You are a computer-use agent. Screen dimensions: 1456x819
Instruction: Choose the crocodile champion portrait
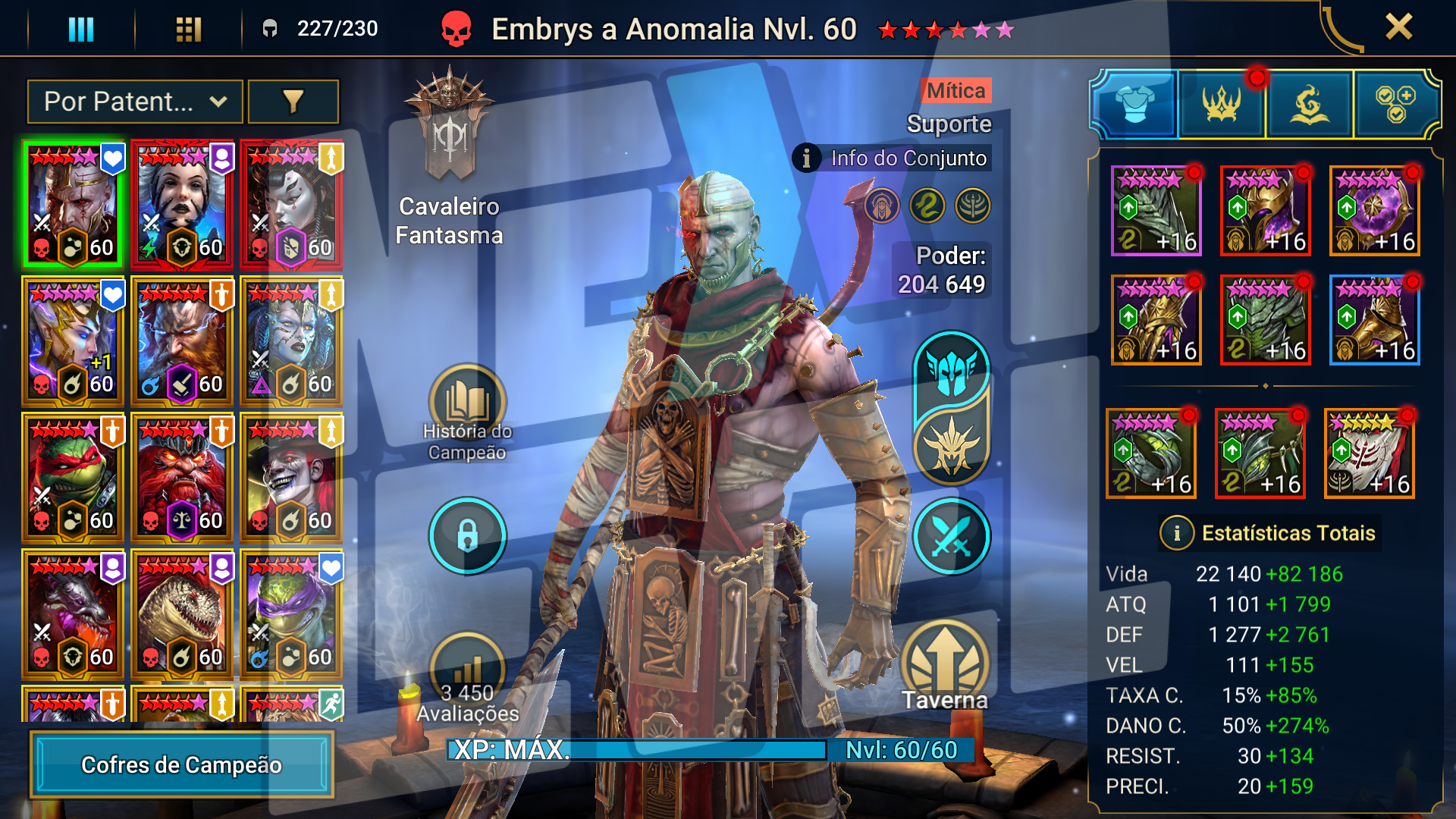point(182,614)
